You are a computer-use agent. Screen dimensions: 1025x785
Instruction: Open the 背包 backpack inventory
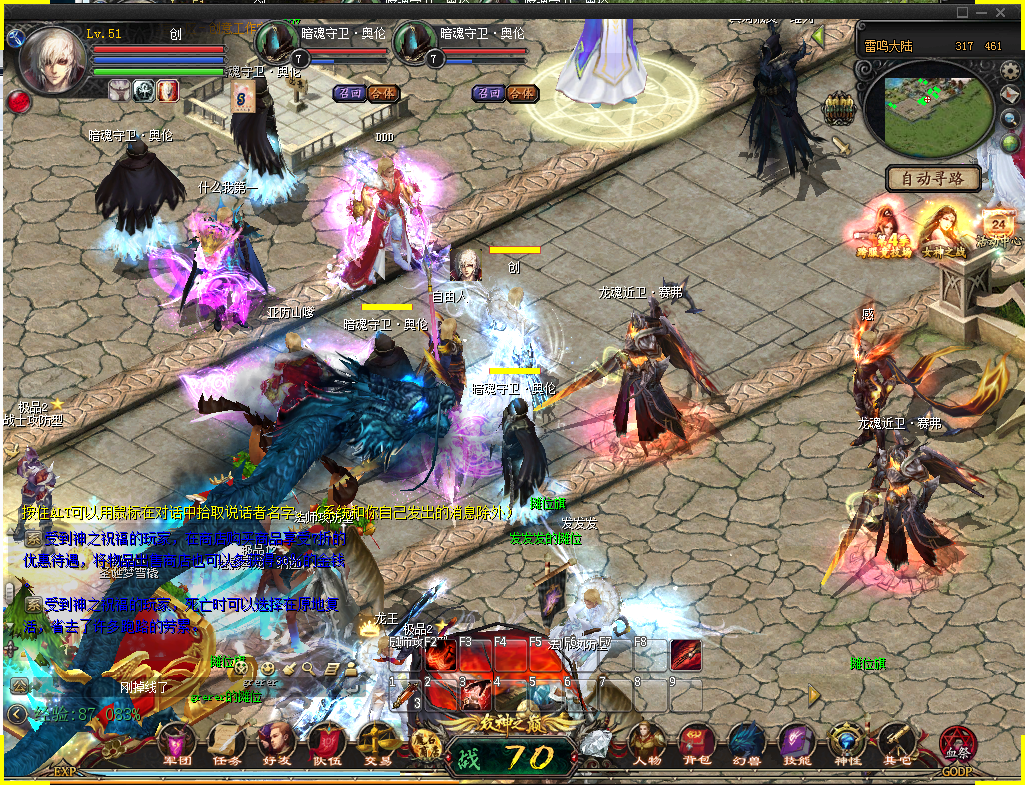point(695,743)
